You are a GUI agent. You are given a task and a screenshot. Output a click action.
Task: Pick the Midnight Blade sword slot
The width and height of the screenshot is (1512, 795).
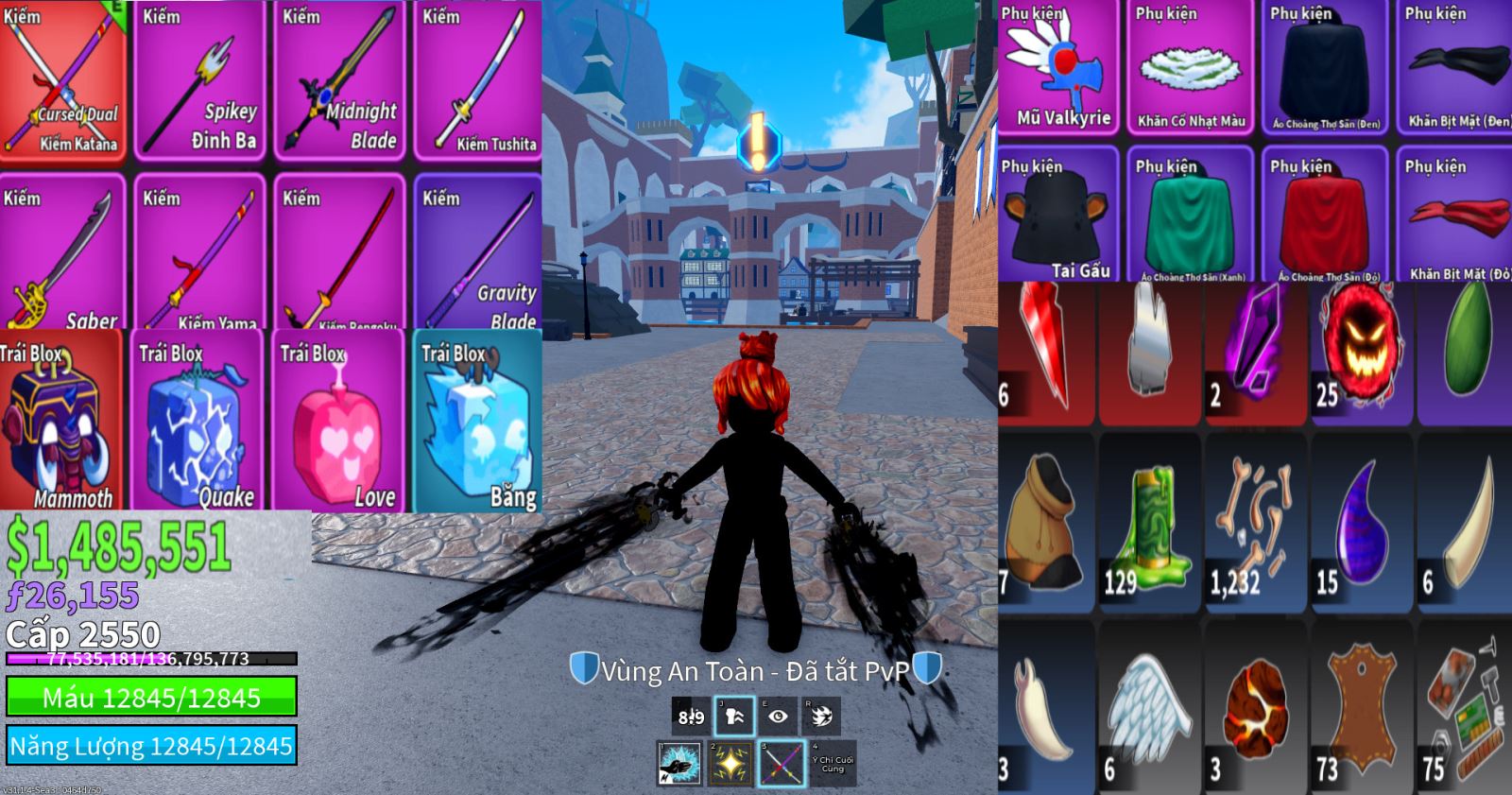tap(340, 80)
